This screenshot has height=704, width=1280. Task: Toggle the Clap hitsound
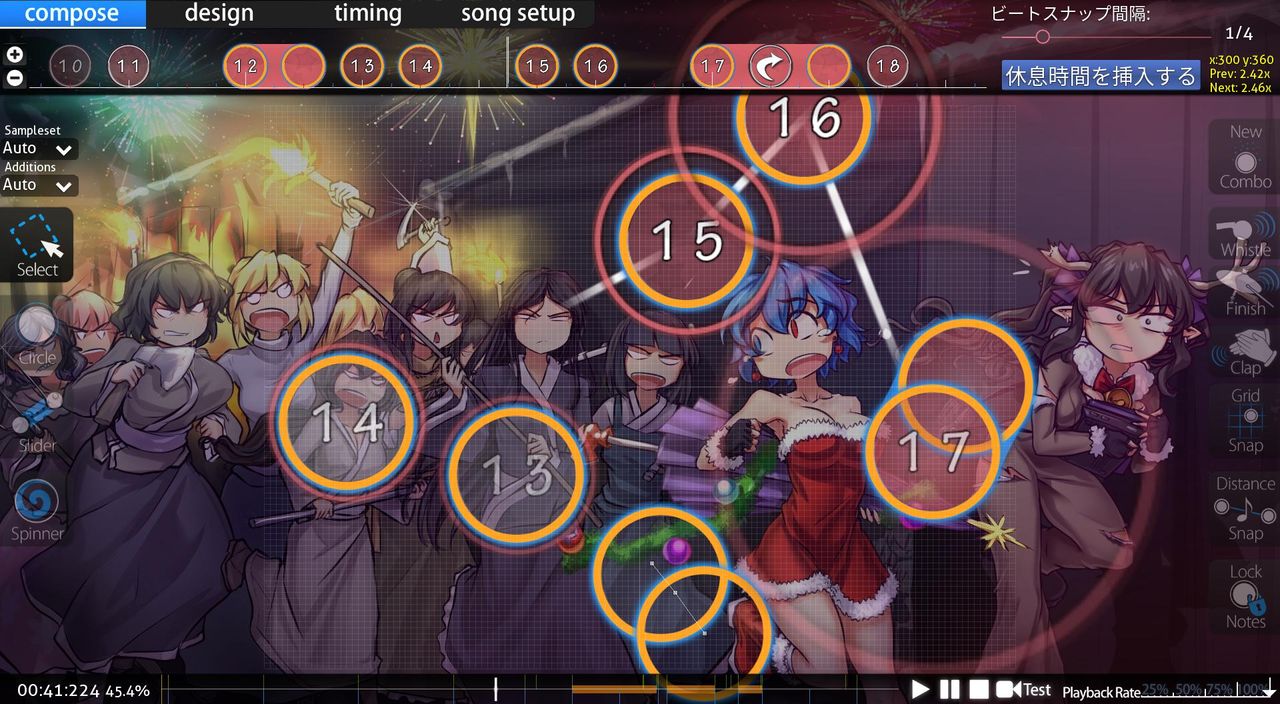pos(1245,352)
